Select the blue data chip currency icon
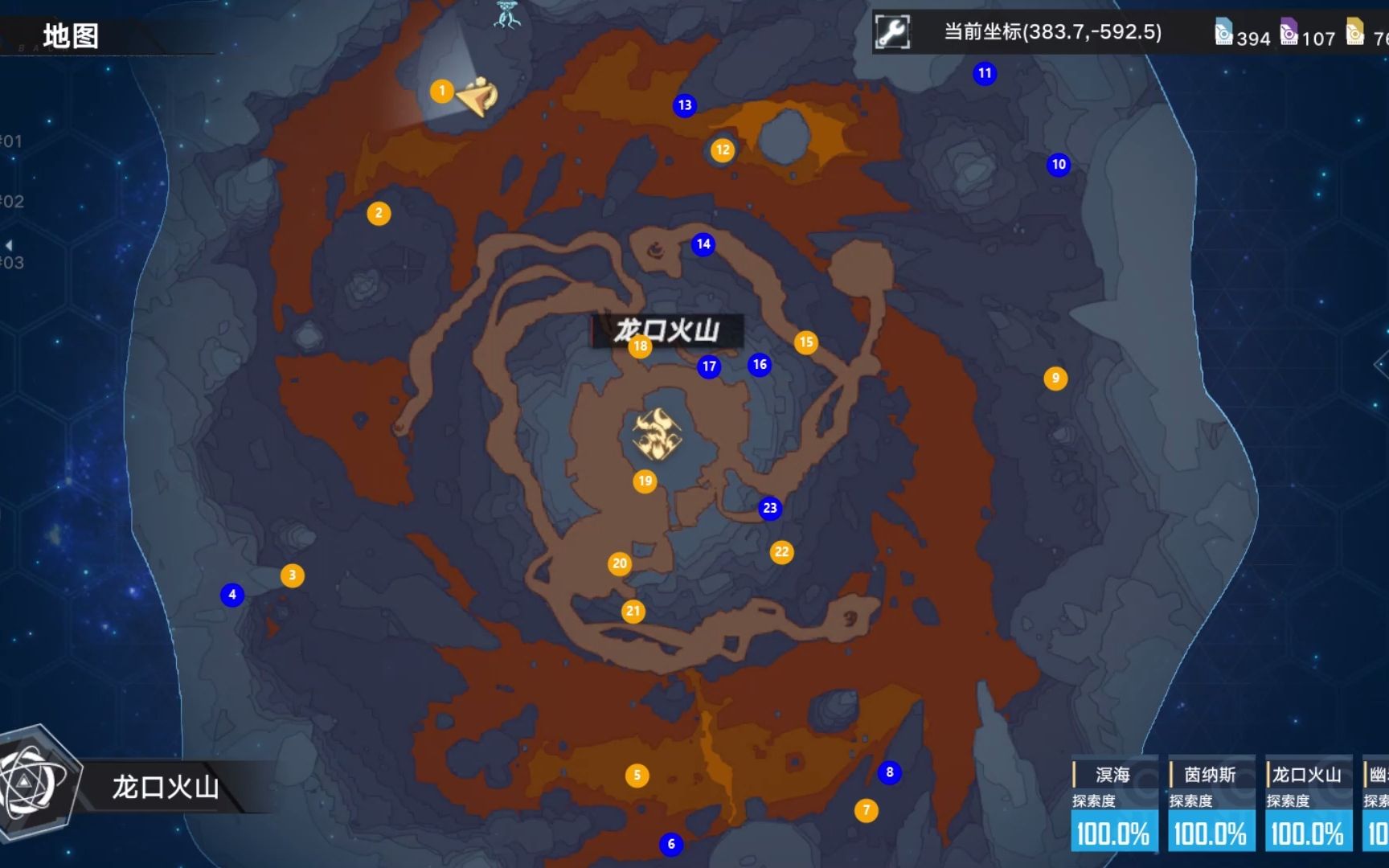Screen dimensions: 1389x868 [1223, 32]
